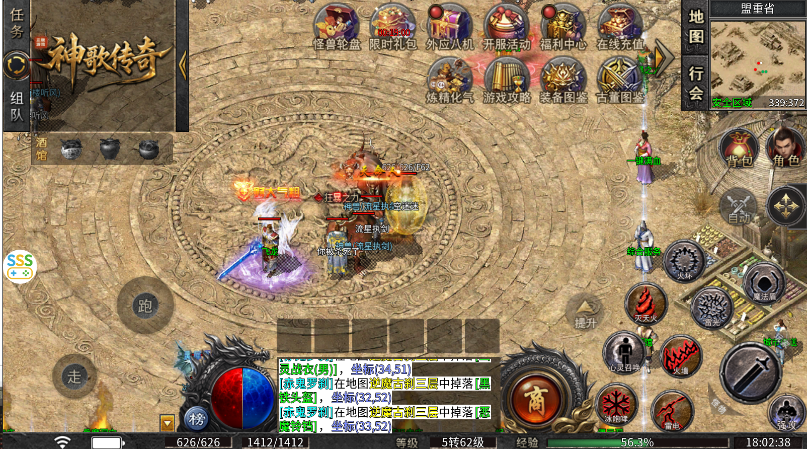The width and height of the screenshot is (807, 449).
Task: Tap the main sword attack button
Action: tap(751, 373)
